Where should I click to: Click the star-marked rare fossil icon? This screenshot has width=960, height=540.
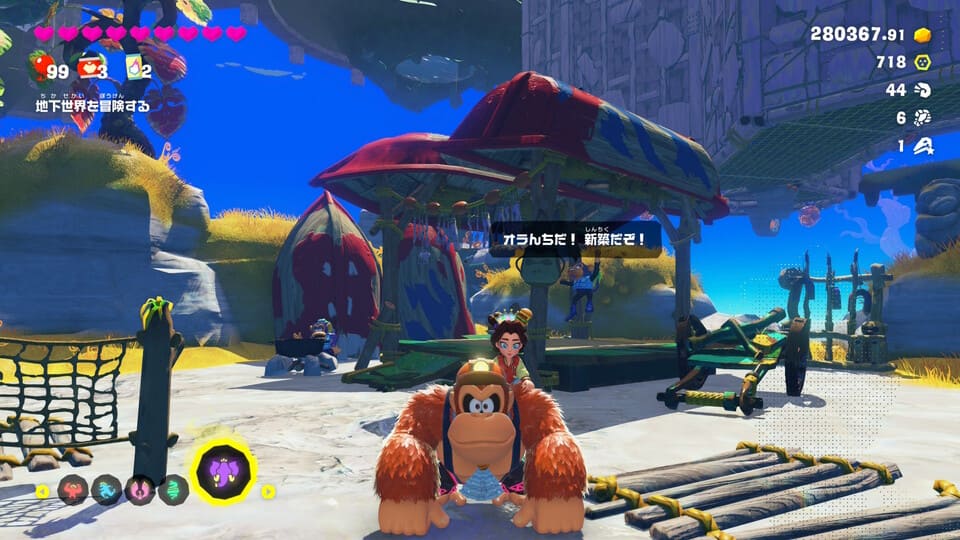923,146
